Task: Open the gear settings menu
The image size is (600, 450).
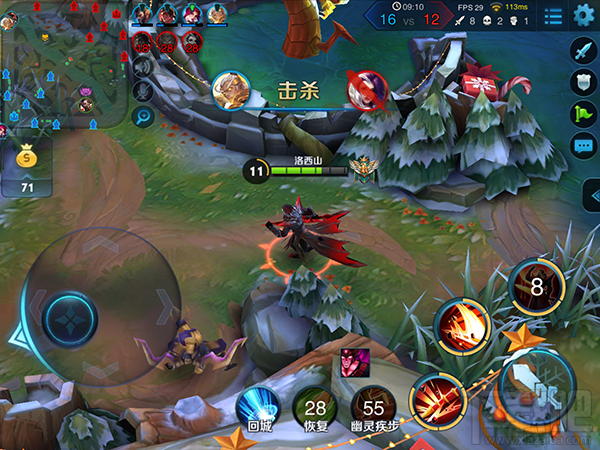Action: coord(584,15)
